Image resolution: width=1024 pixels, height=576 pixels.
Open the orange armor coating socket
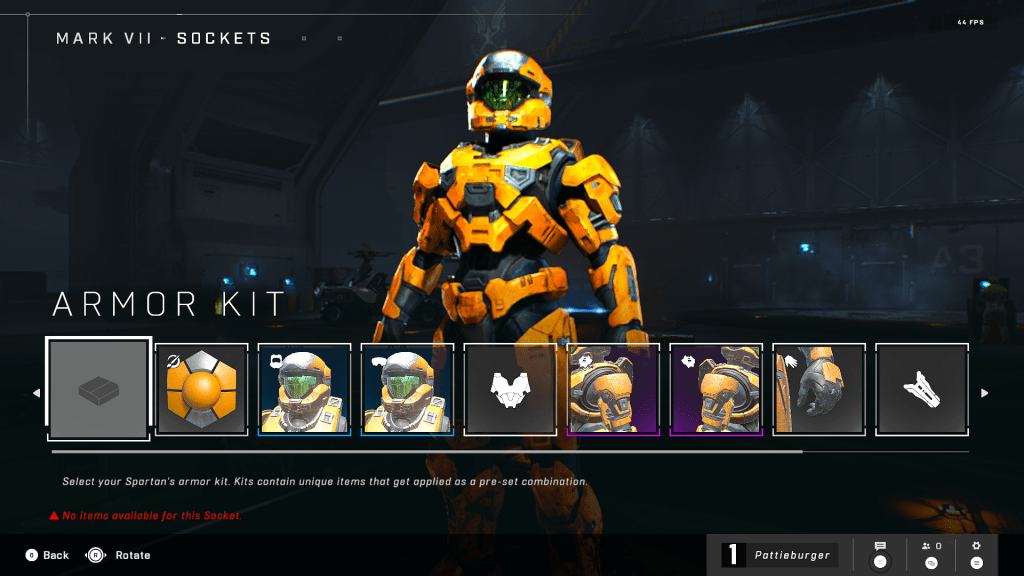(x=202, y=389)
